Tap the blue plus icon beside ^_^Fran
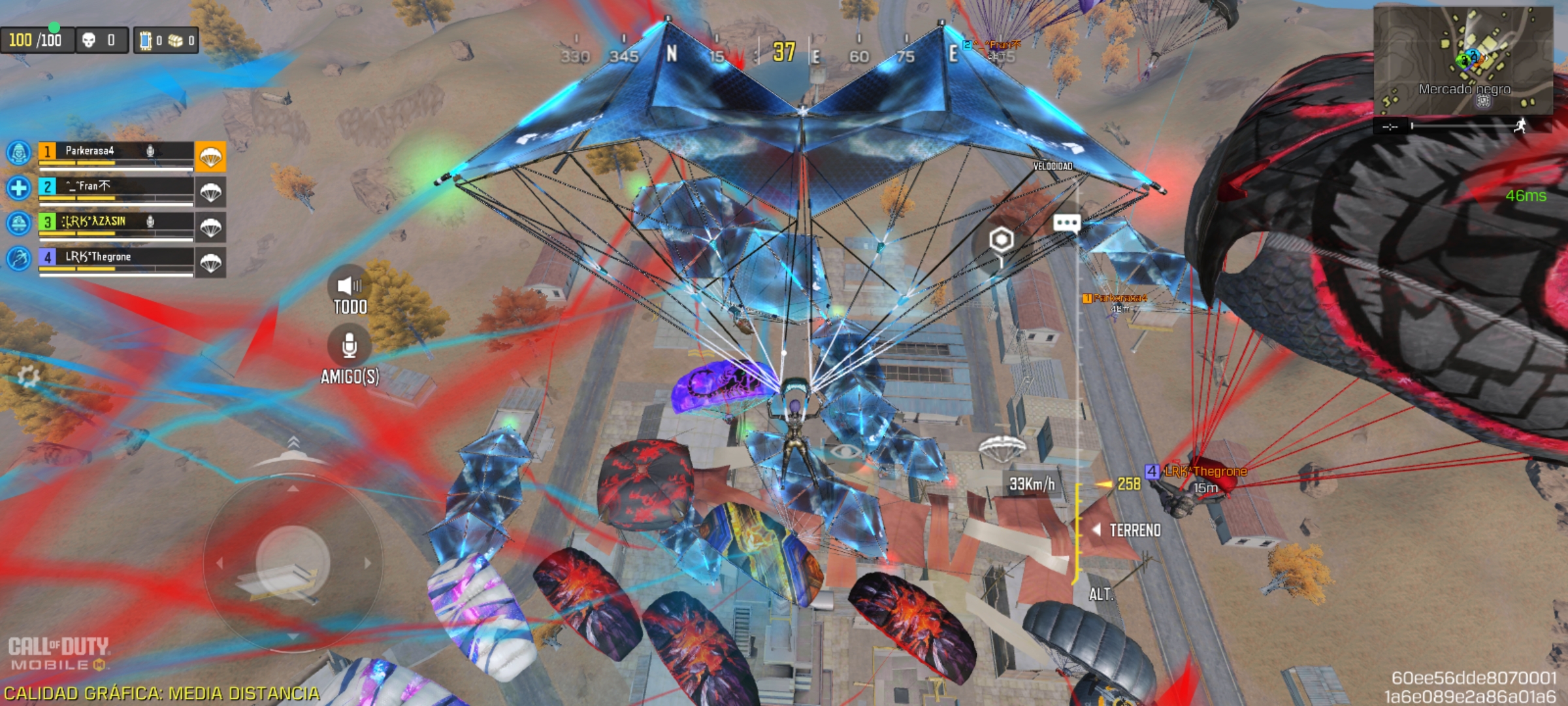The width and height of the screenshot is (1568, 706). (x=18, y=188)
